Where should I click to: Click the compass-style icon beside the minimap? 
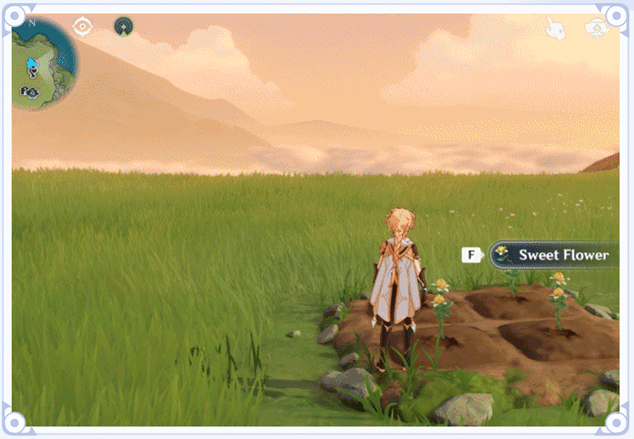pos(83,27)
